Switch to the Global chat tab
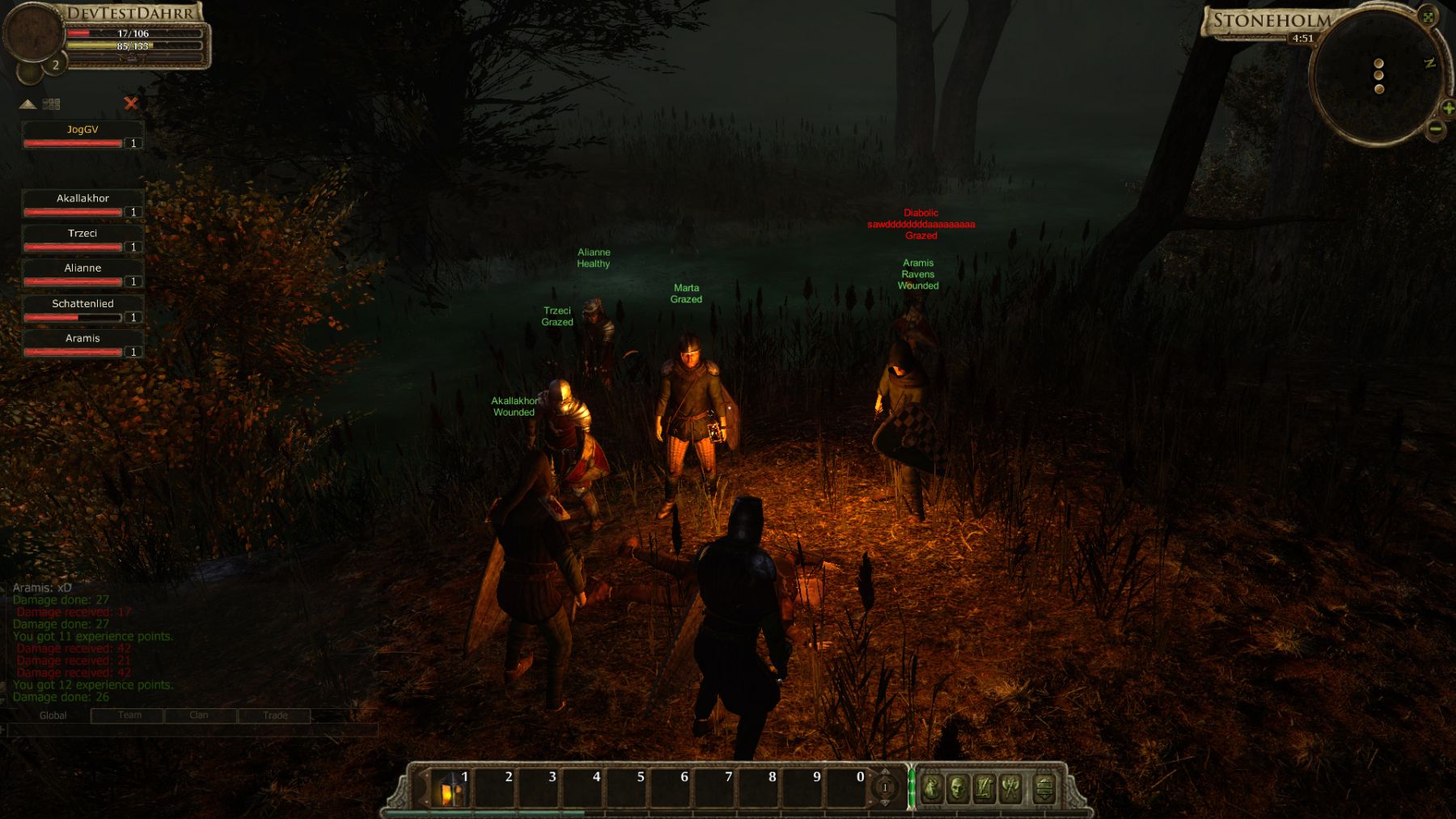Screen dimensions: 1456x819 tap(53, 716)
